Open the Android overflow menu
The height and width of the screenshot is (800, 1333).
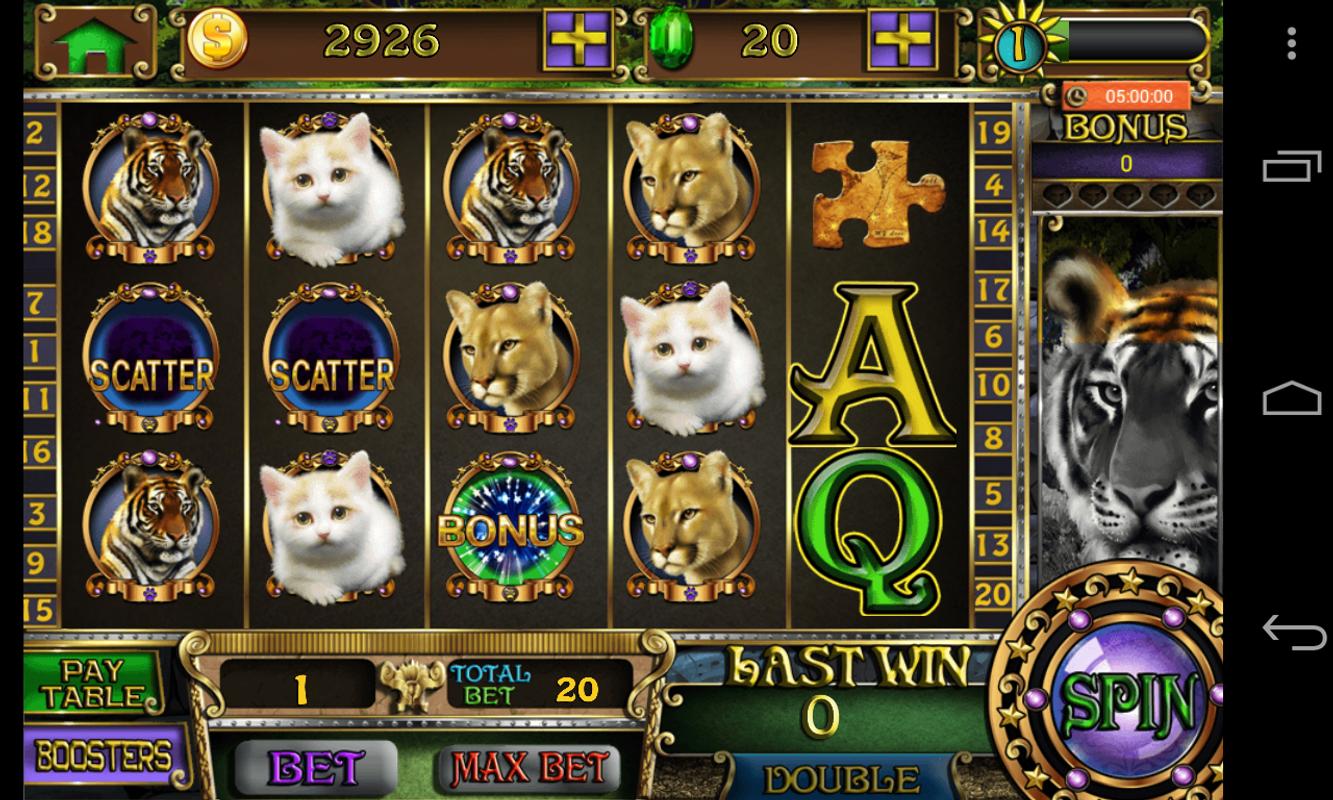tap(1291, 43)
